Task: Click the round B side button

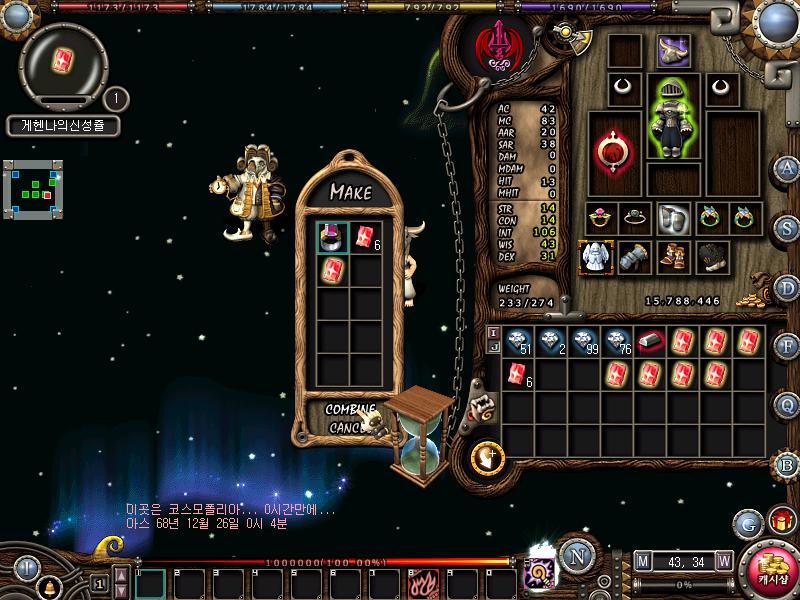Action: point(787,464)
